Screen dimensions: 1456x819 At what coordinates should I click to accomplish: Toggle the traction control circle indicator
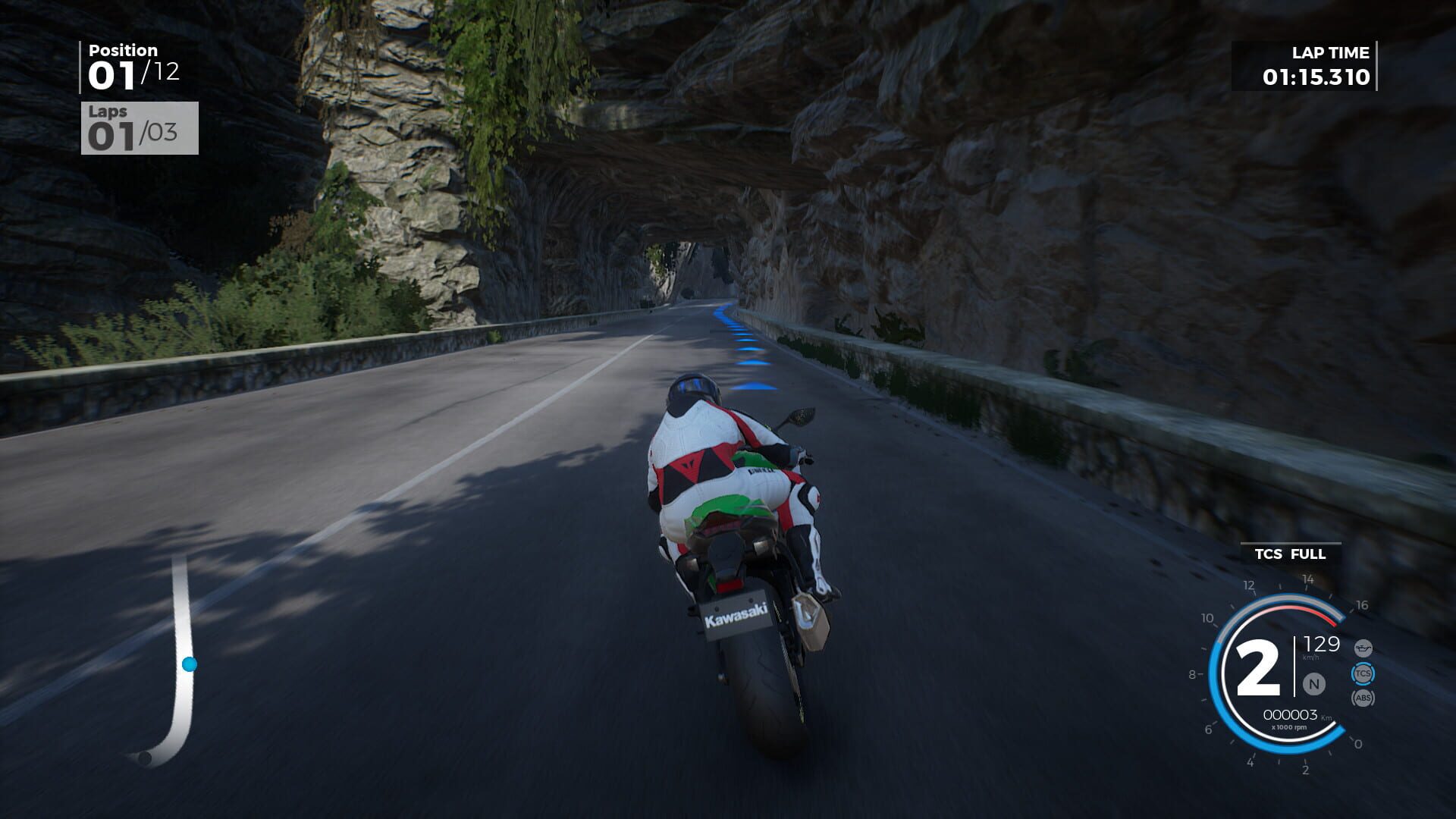click(1363, 673)
